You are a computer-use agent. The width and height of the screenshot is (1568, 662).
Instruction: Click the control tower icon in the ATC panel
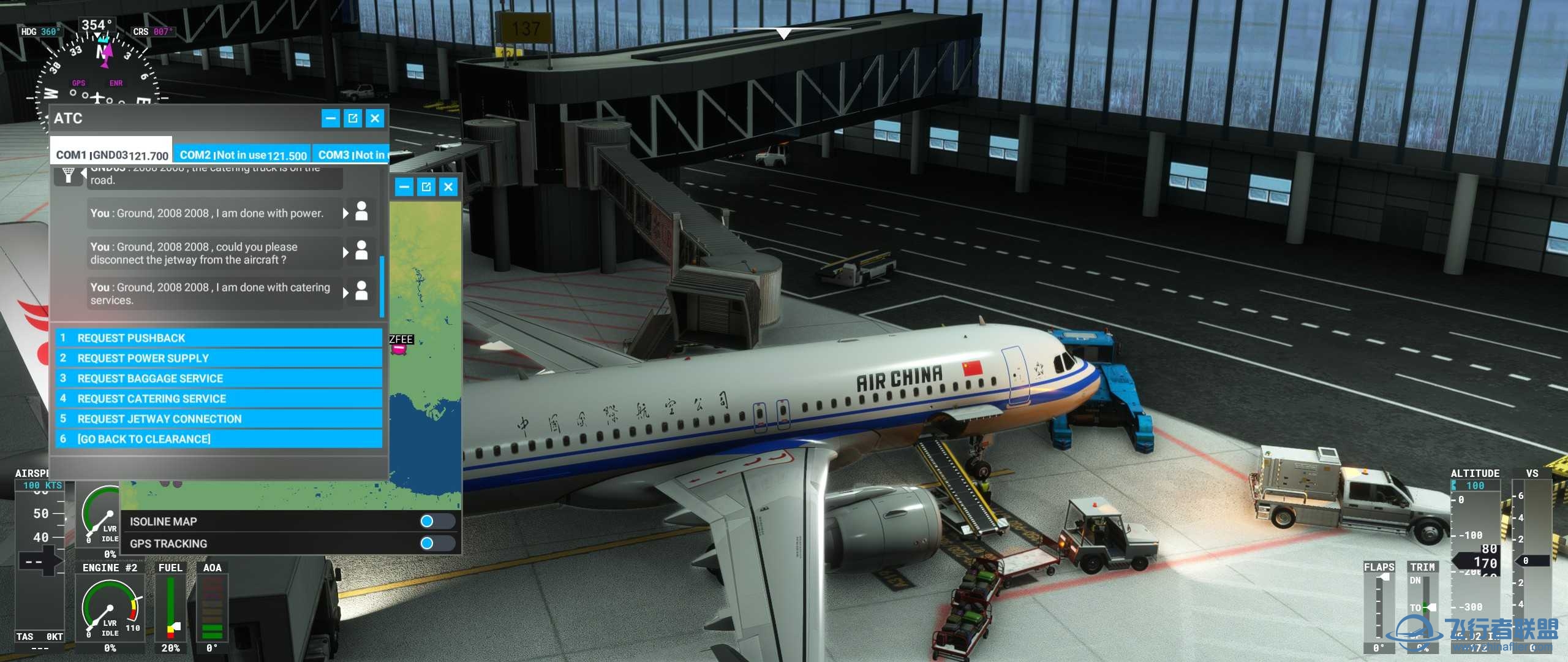(x=69, y=175)
